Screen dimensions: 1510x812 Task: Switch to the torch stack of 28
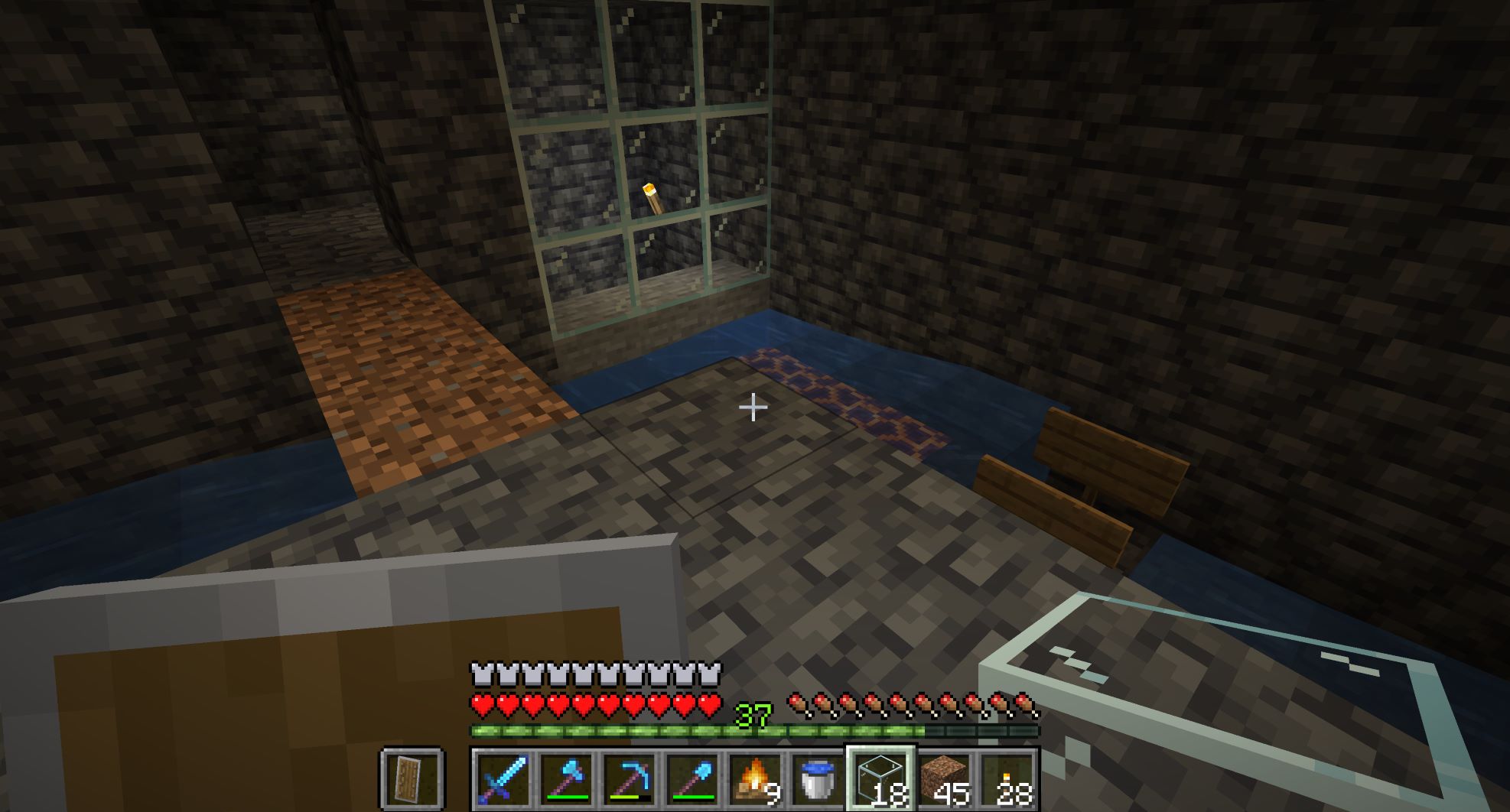pyautogui.click(x=1007, y=780)
